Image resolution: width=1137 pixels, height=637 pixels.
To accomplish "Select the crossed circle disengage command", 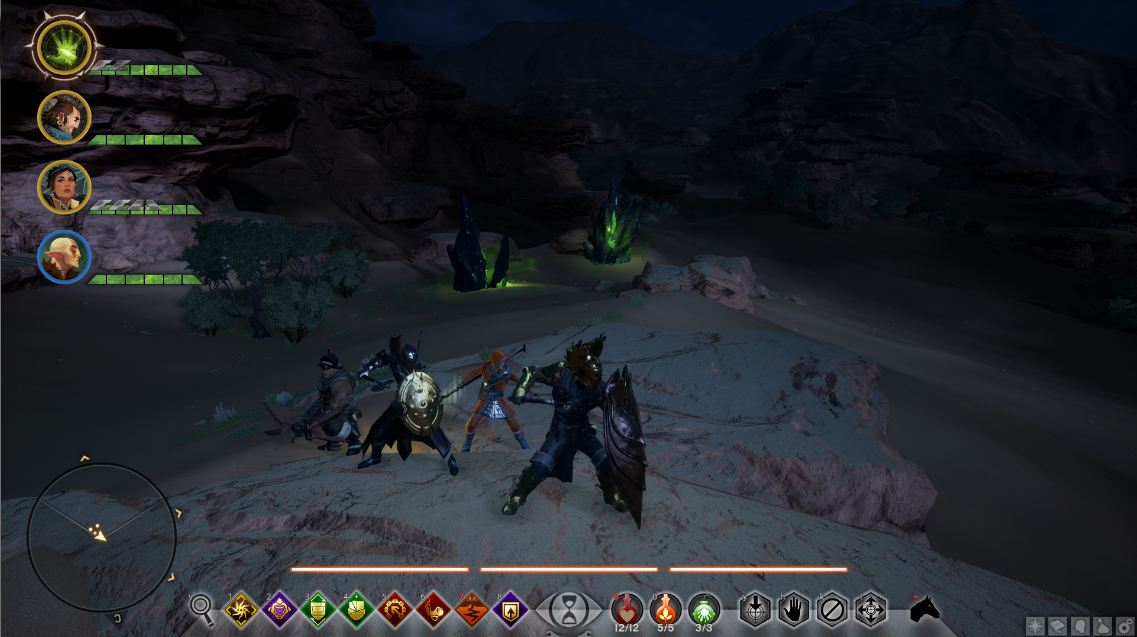I will click(x=832, y=608).
